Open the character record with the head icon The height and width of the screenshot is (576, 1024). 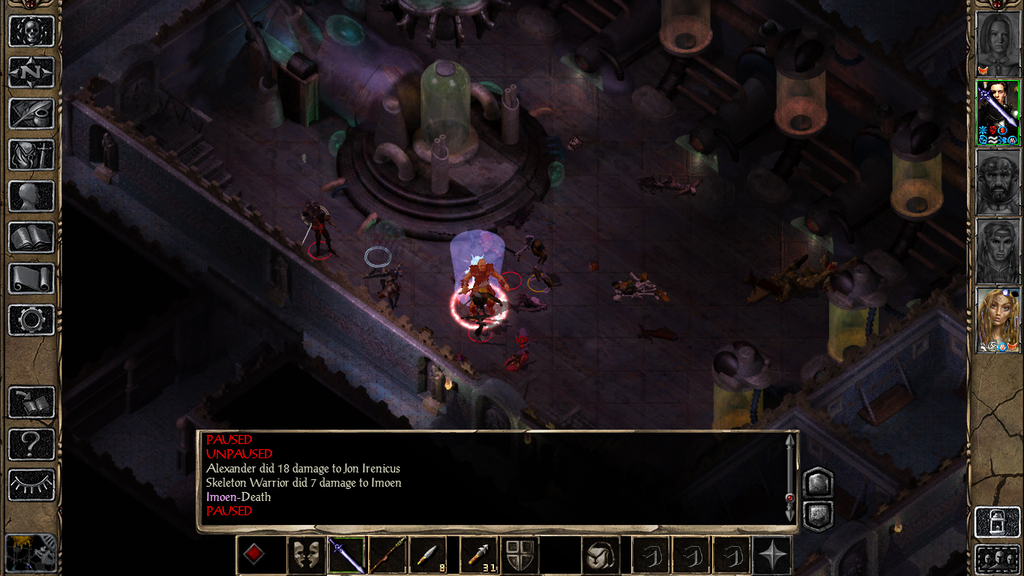[x=31, y=196]
